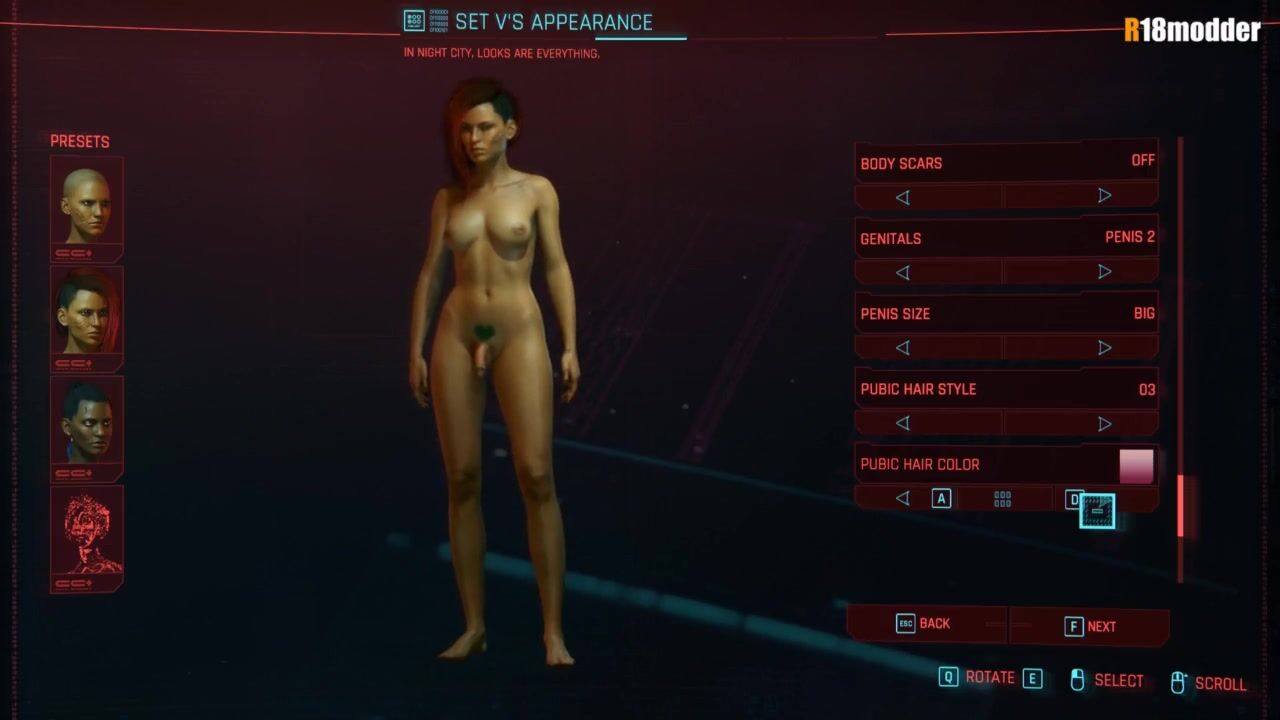Advance the Penis Size setting right arrow
Image resolution: width=1280 pixels, height=720 pixels.
point(1104,348)
